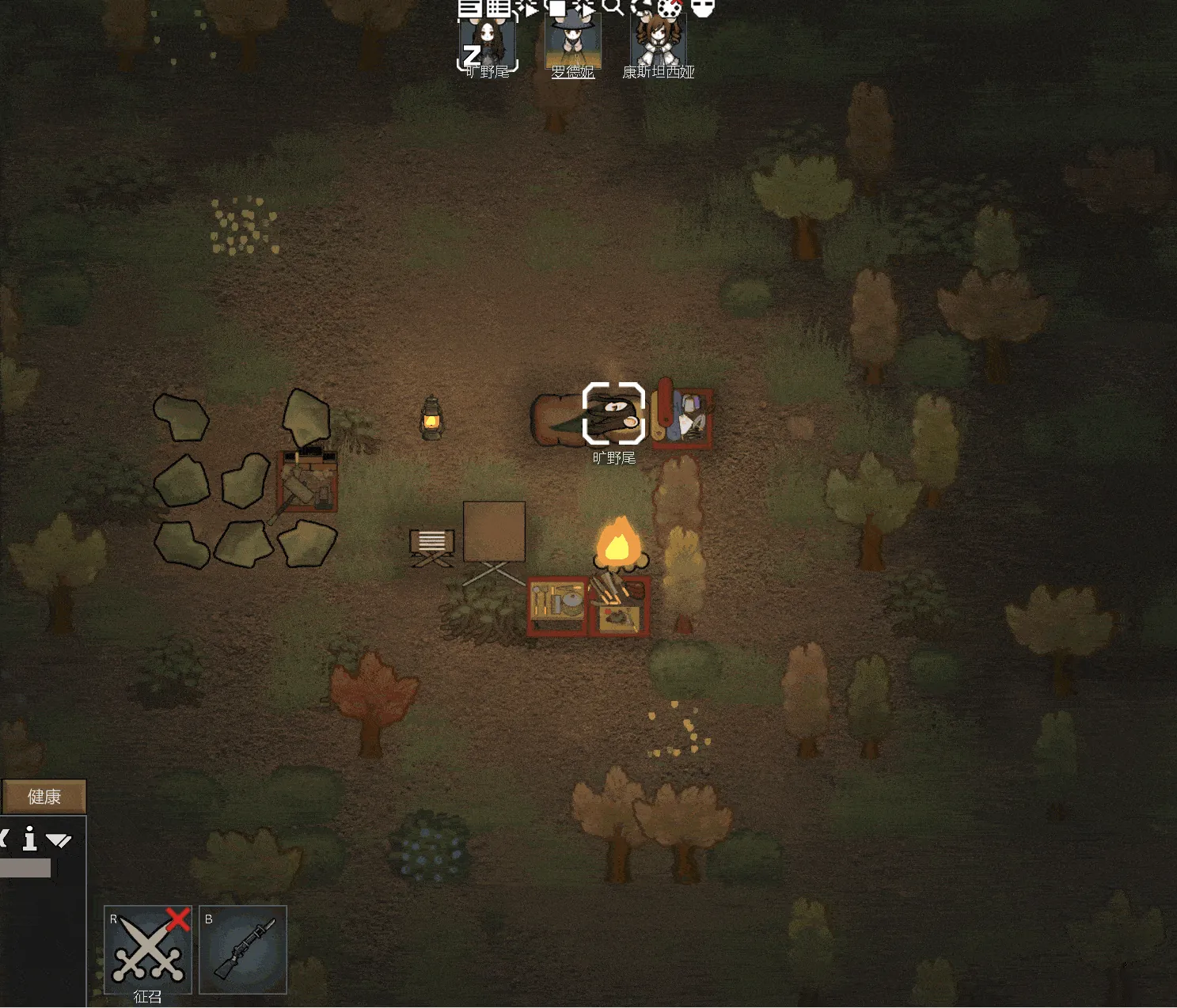Image resolution: width=1177 pixels, height=1008 pixels.
Task: Select colonist portrait 旷野尾
Action: coord(488,45)
